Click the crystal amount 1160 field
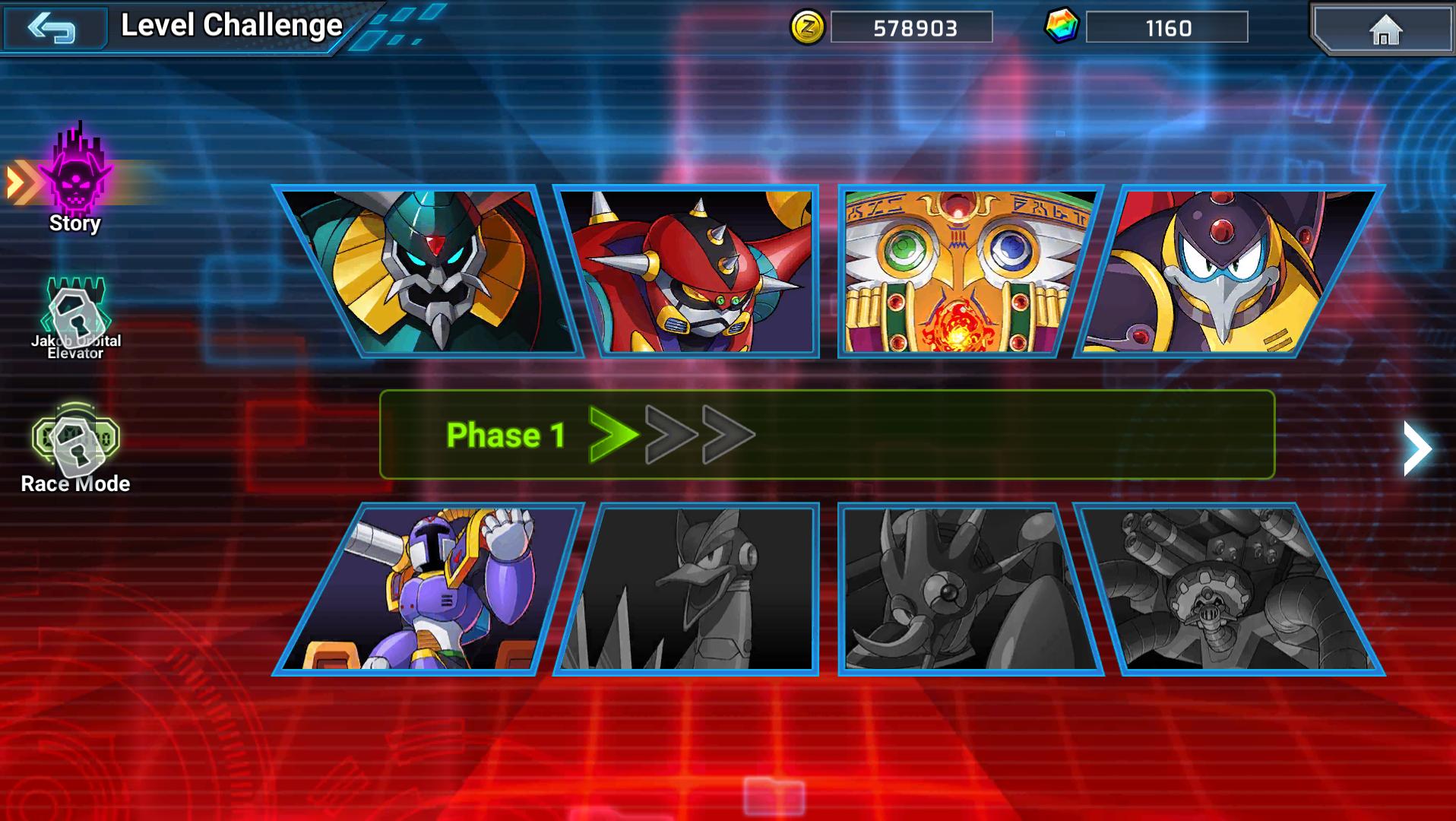Screen dimensions: 1456x821 [1168, 27]
